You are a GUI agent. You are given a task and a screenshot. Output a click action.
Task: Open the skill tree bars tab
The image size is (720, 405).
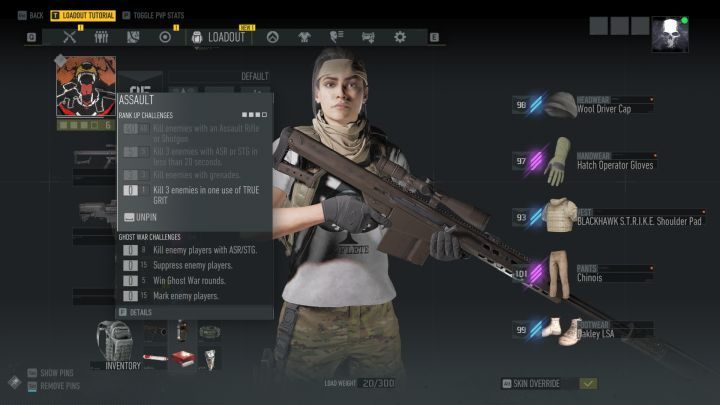click(x=101, y=37)
